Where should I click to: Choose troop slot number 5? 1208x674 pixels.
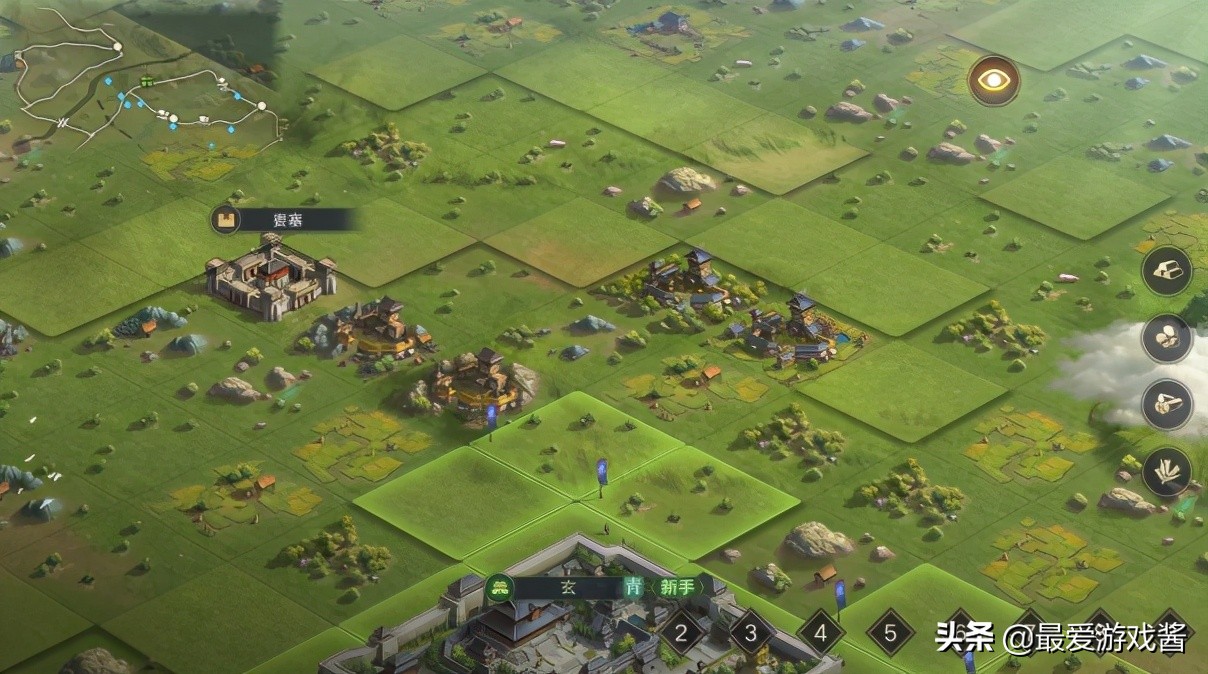[x=890, y=632]
